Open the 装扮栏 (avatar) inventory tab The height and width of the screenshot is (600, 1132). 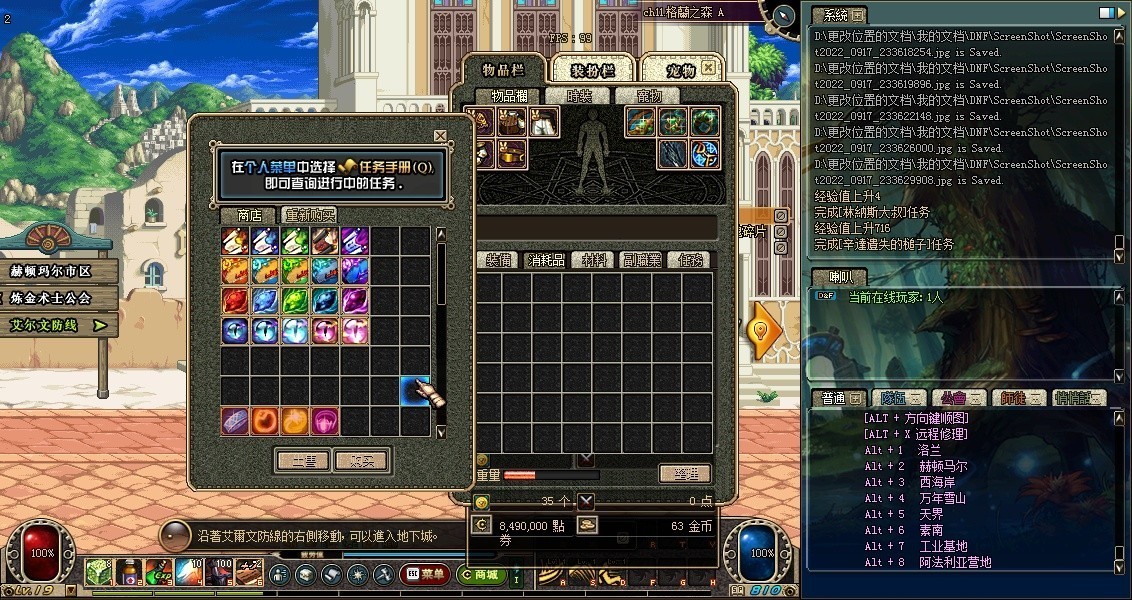click(592, 70)
